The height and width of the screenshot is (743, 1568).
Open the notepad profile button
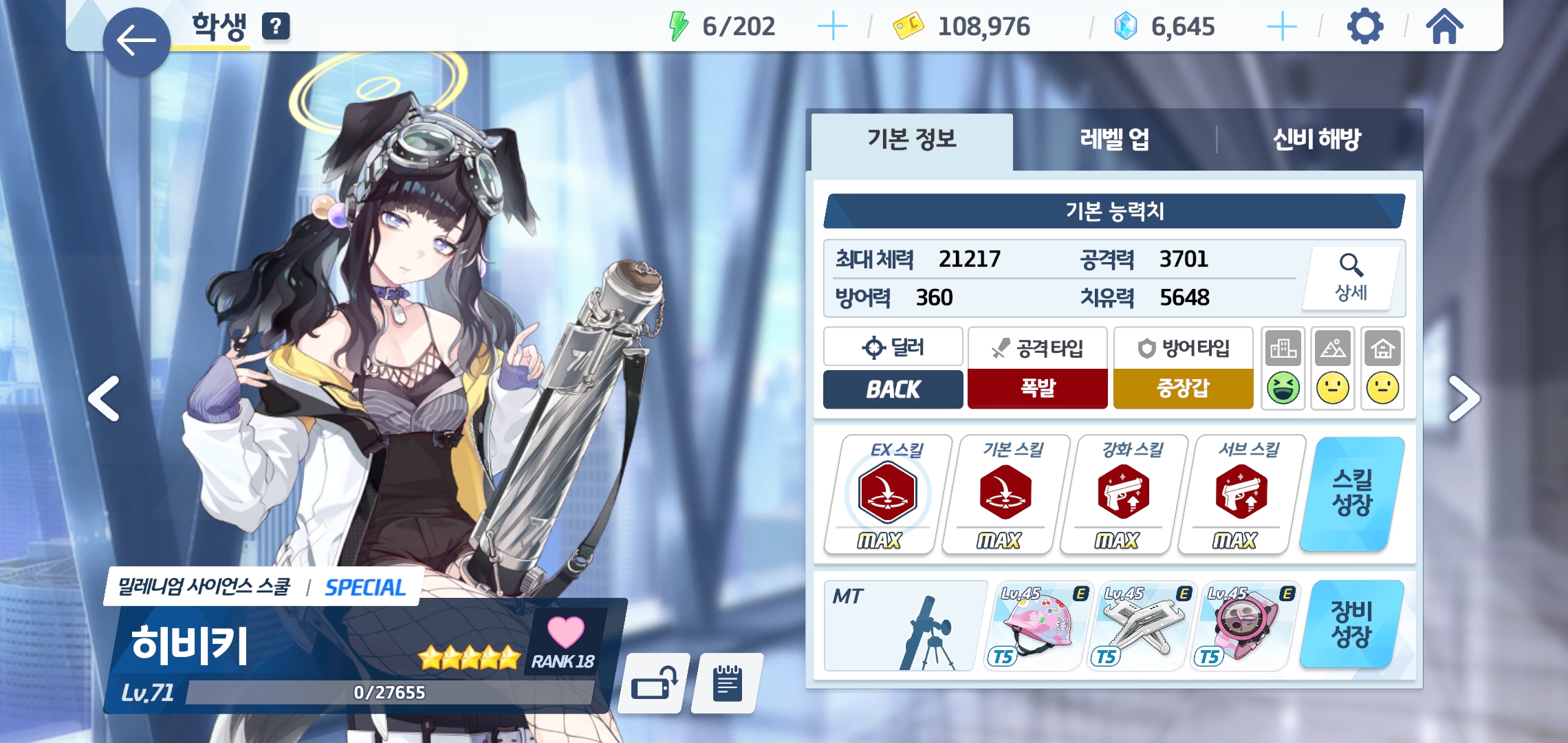coord(727,684)
